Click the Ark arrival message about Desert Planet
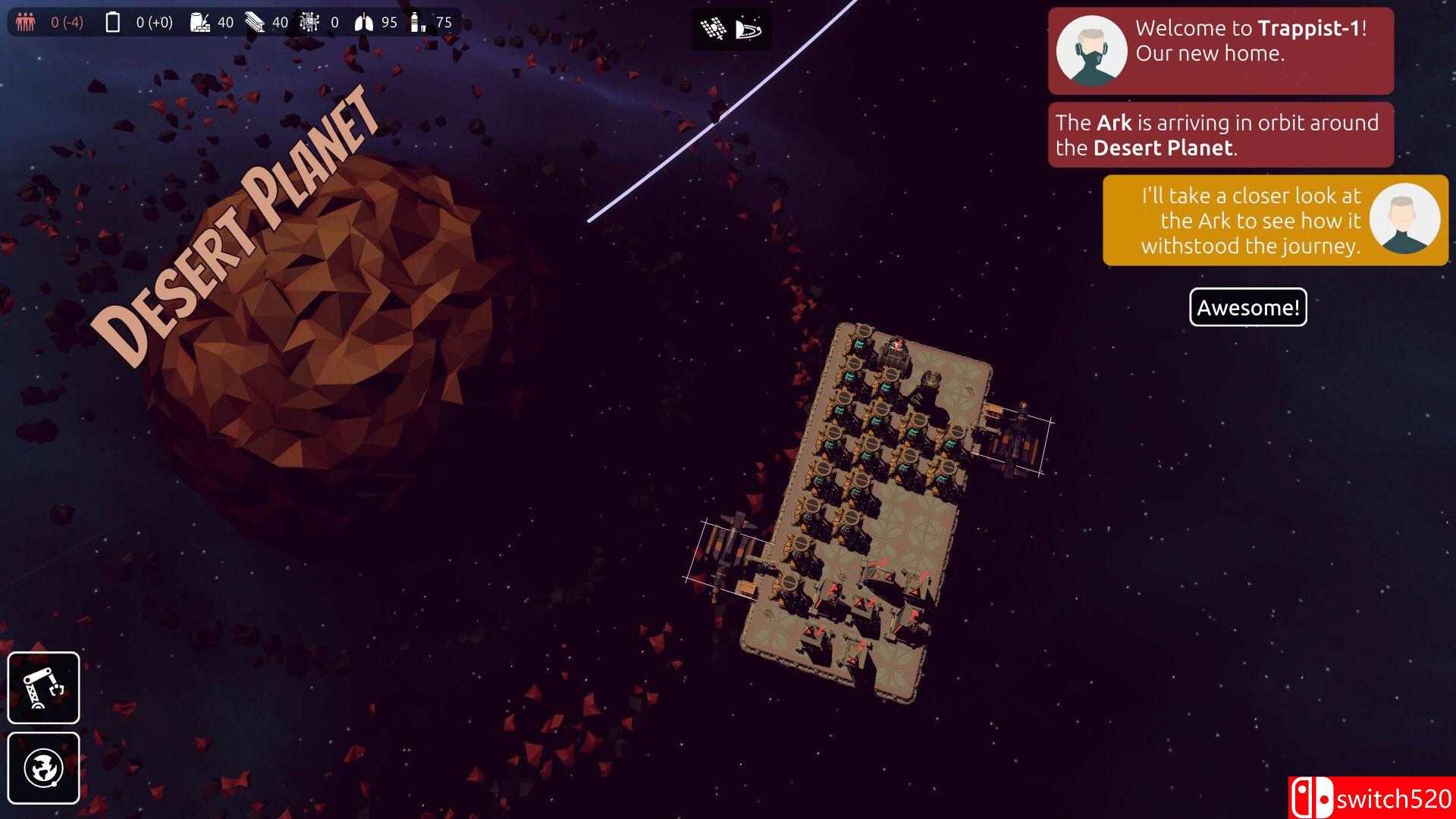1456x819 pixels. (x=1219, y=134)
